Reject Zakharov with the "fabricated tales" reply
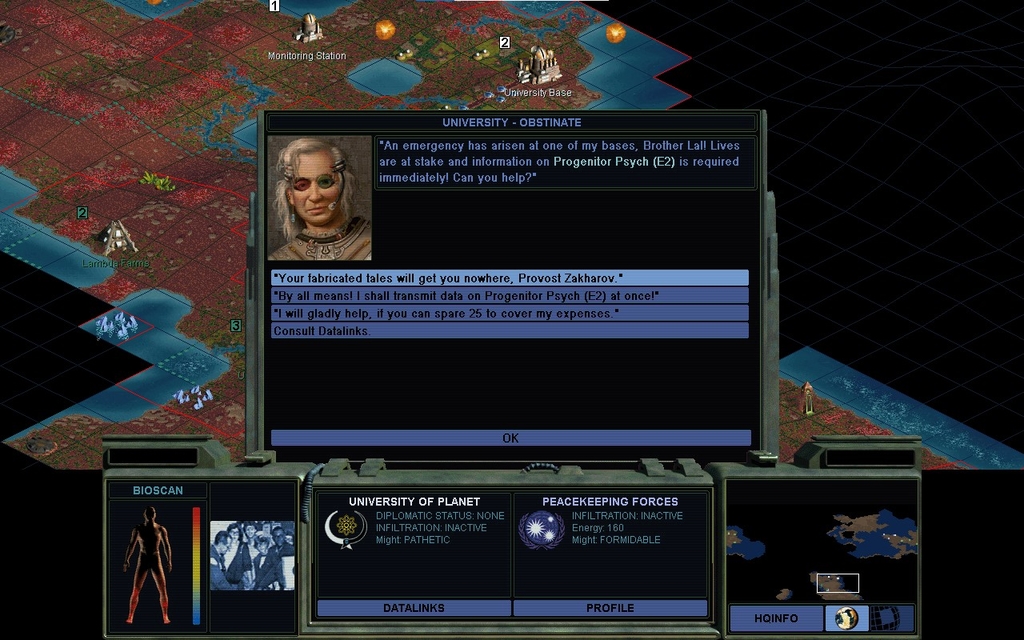The height and width of the screenshot is (640, 1024). (x=510, y=278)
